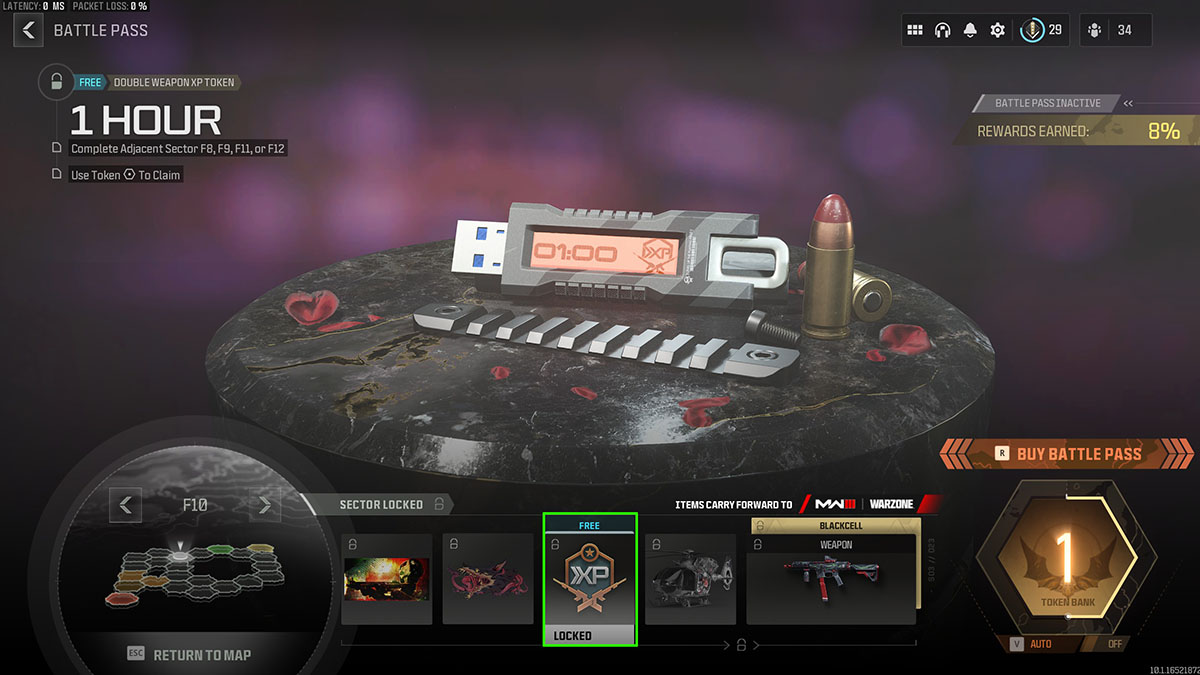
Task: Expand the Battle Pass Inactive panel arrows
Action: click(1128, 103)
